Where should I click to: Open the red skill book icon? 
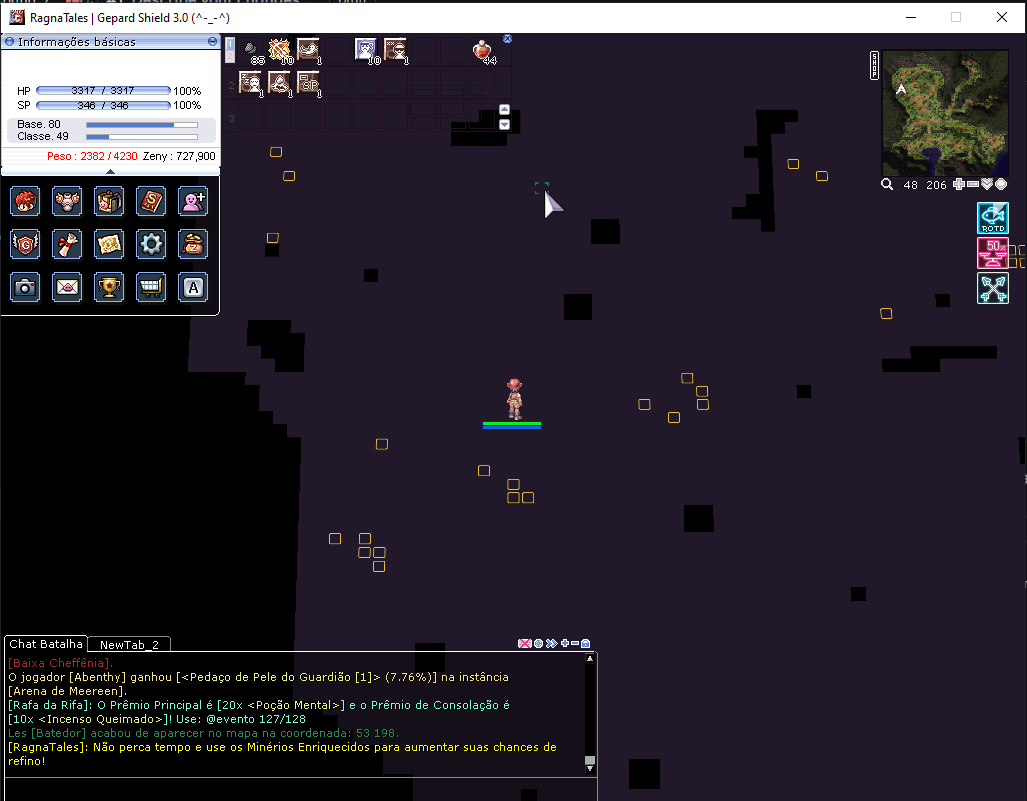pos(151,201)
